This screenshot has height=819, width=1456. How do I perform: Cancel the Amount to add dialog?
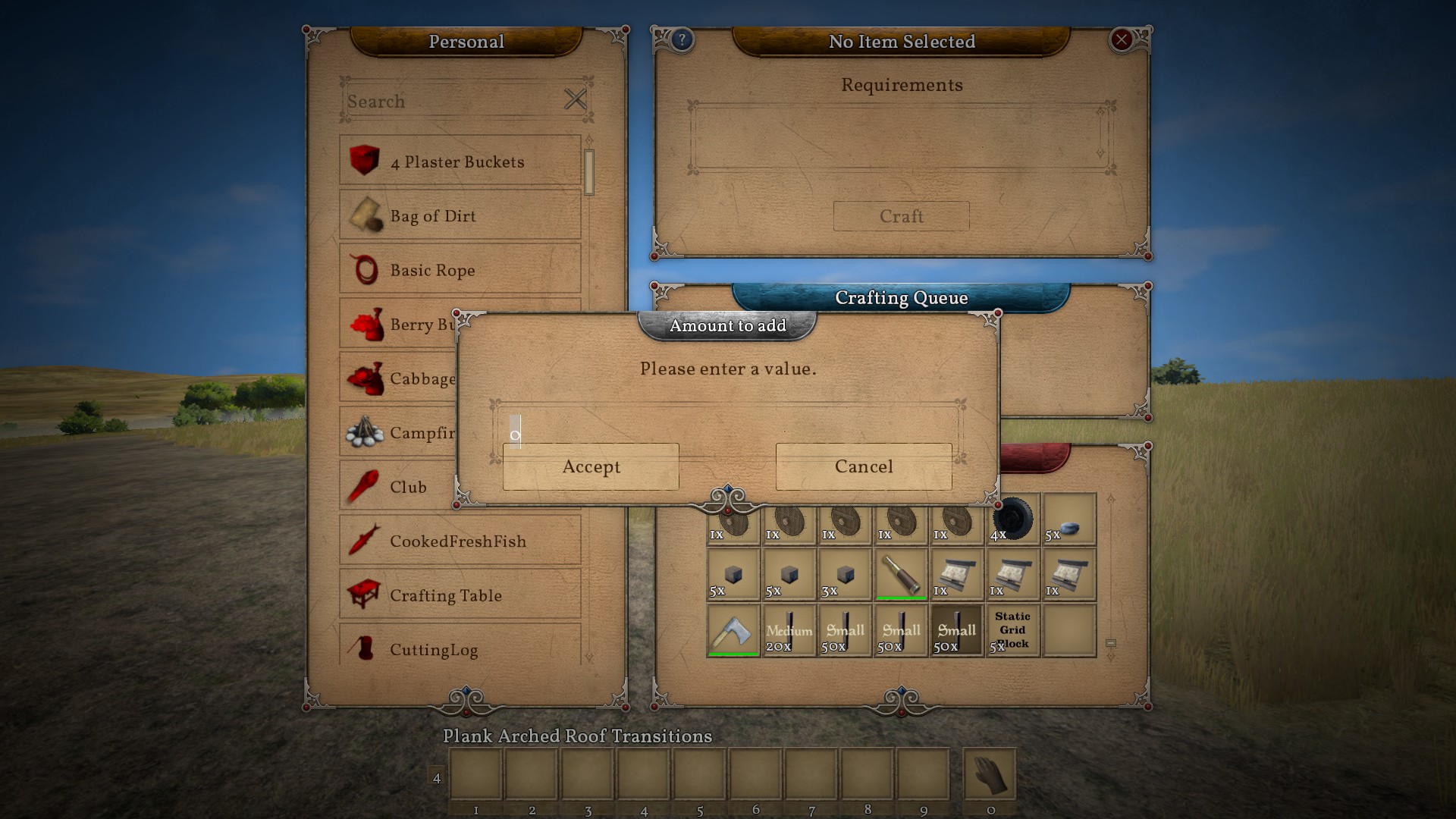click(864, 466)
